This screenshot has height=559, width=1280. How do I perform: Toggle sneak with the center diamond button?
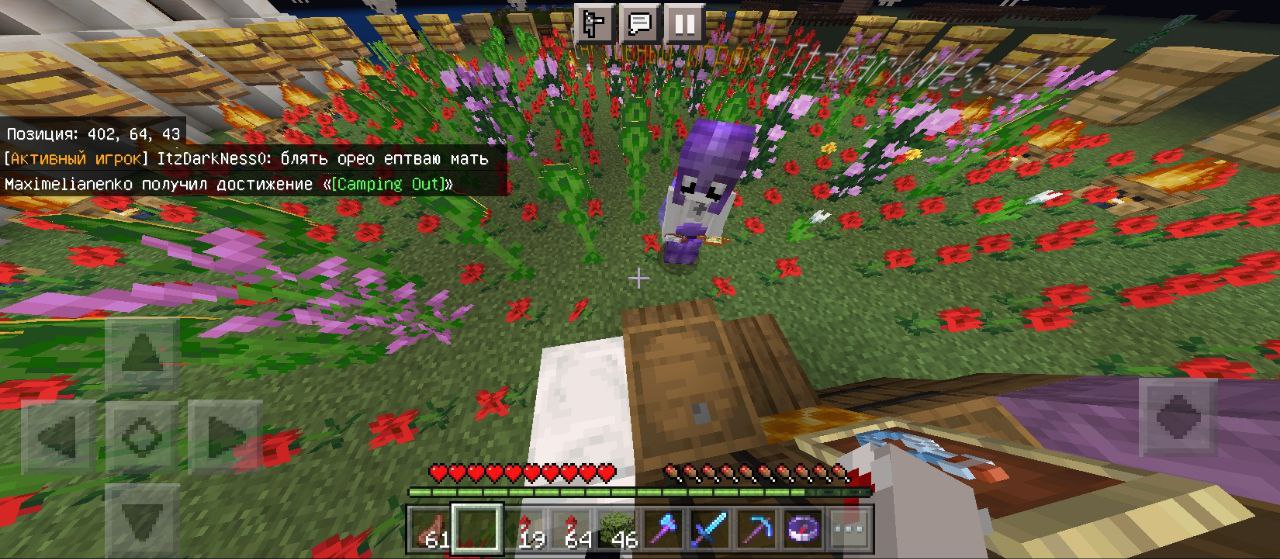(x=142, y=437)
